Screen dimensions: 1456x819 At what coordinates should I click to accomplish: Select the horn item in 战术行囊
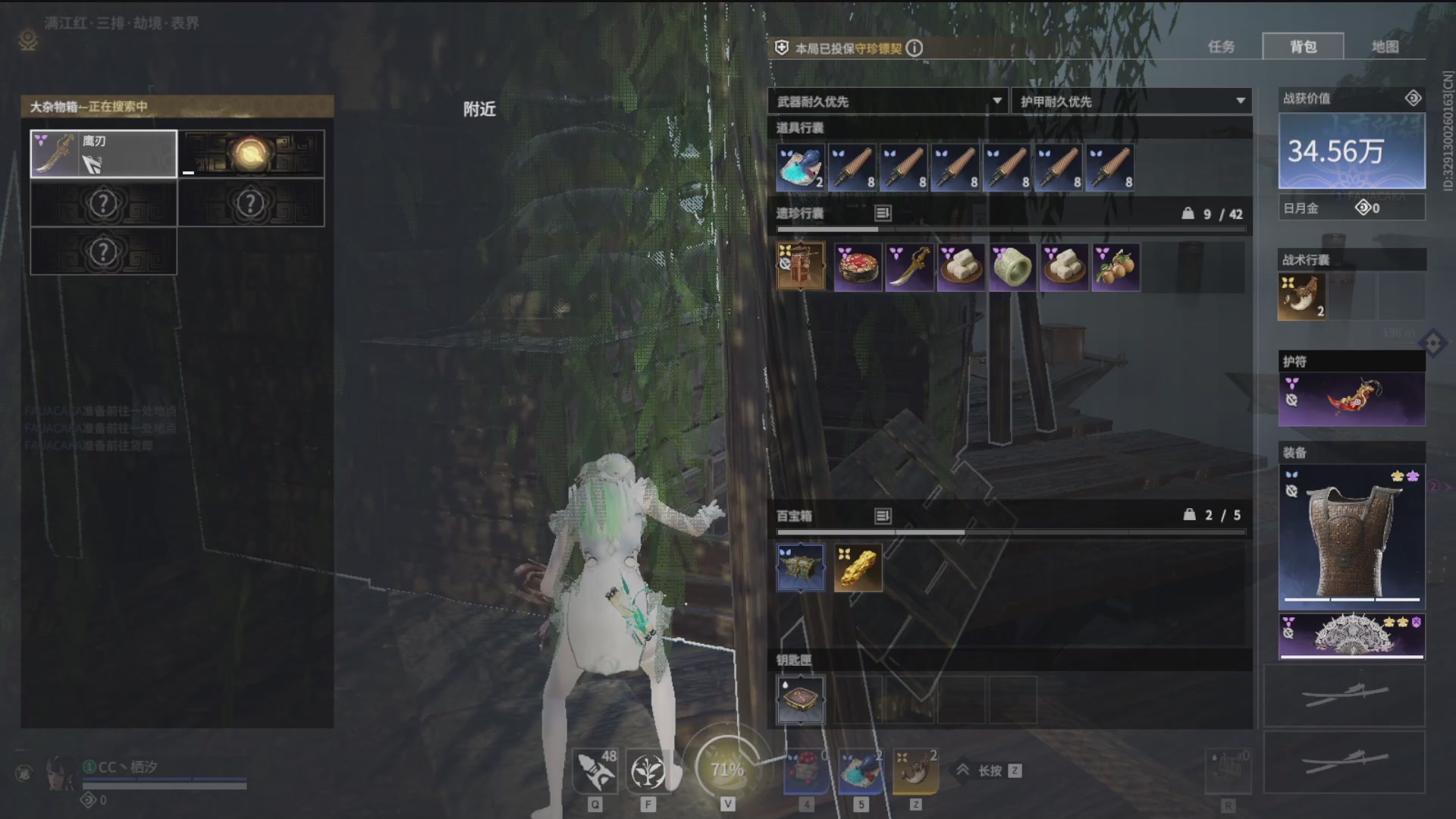(x=1301, y=297)
